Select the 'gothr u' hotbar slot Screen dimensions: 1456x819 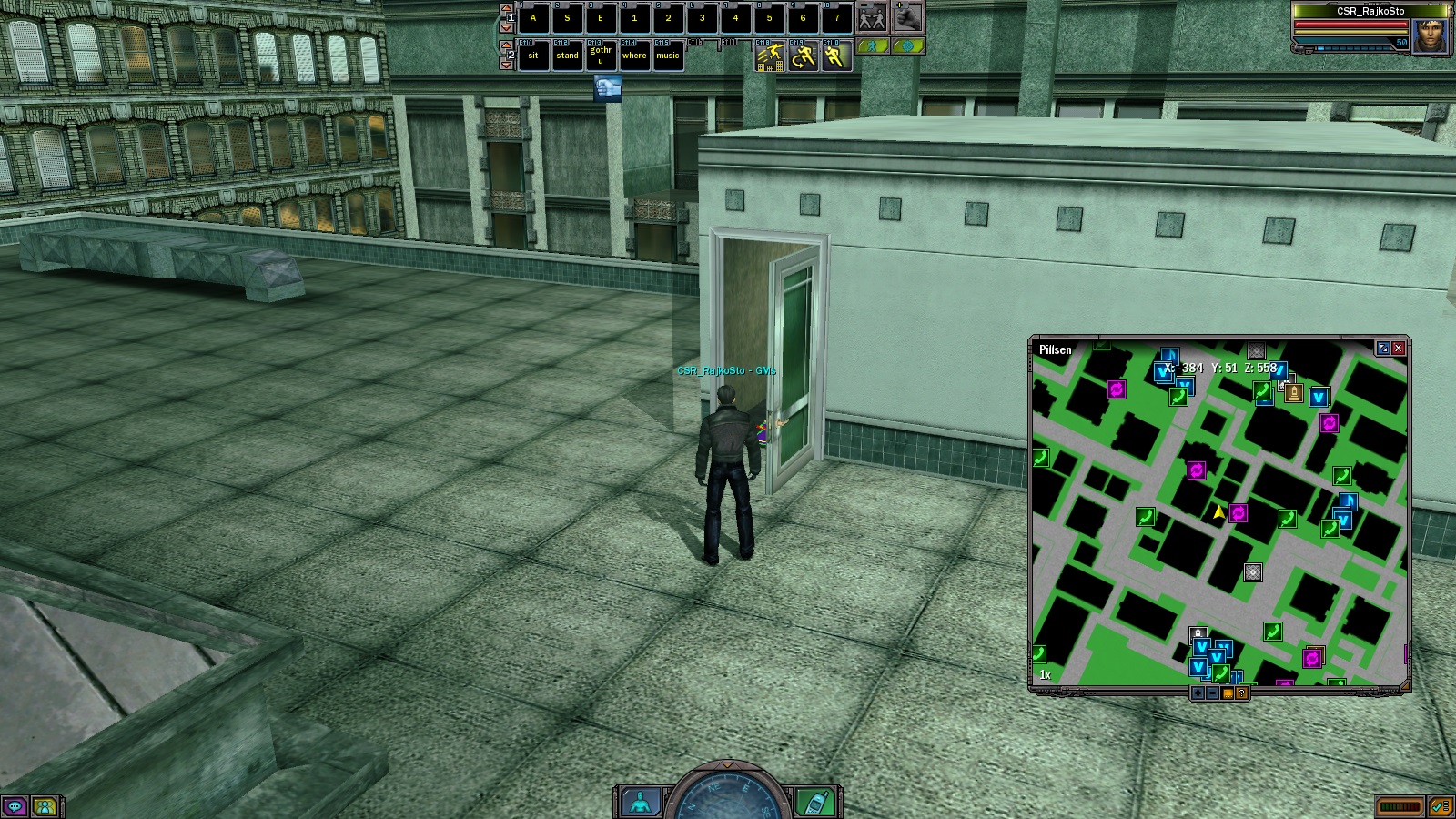[x=601, y=56]
